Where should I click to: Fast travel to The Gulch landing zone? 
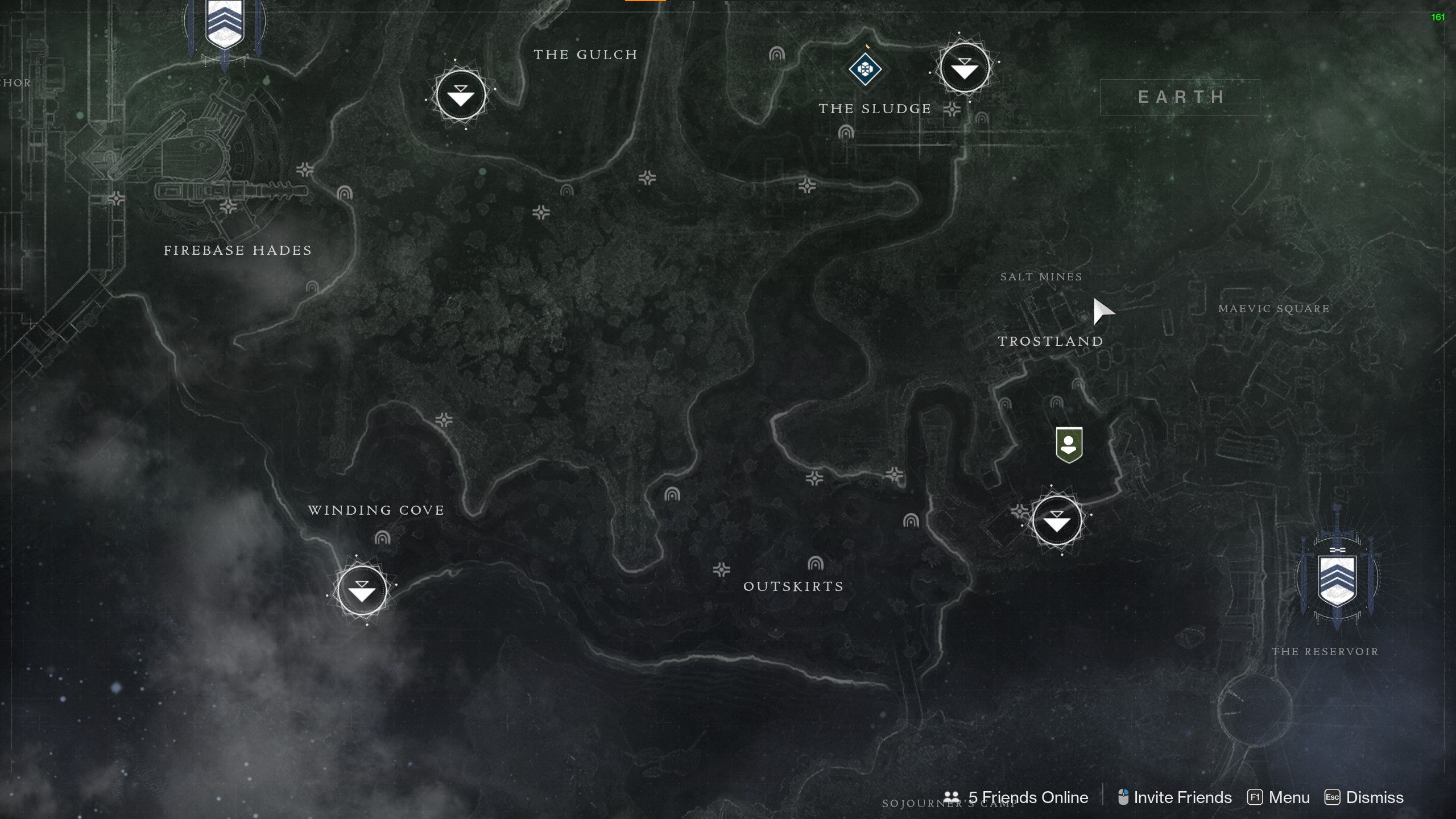click(461, 96)
